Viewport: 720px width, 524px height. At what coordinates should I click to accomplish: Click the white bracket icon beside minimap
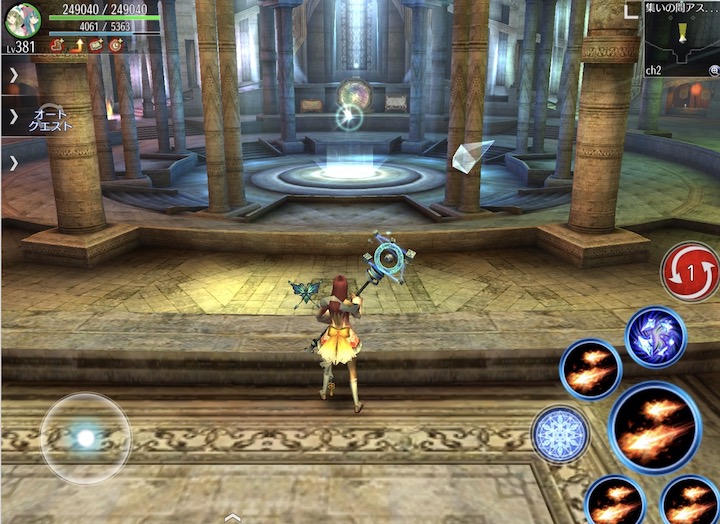(630, 11)
